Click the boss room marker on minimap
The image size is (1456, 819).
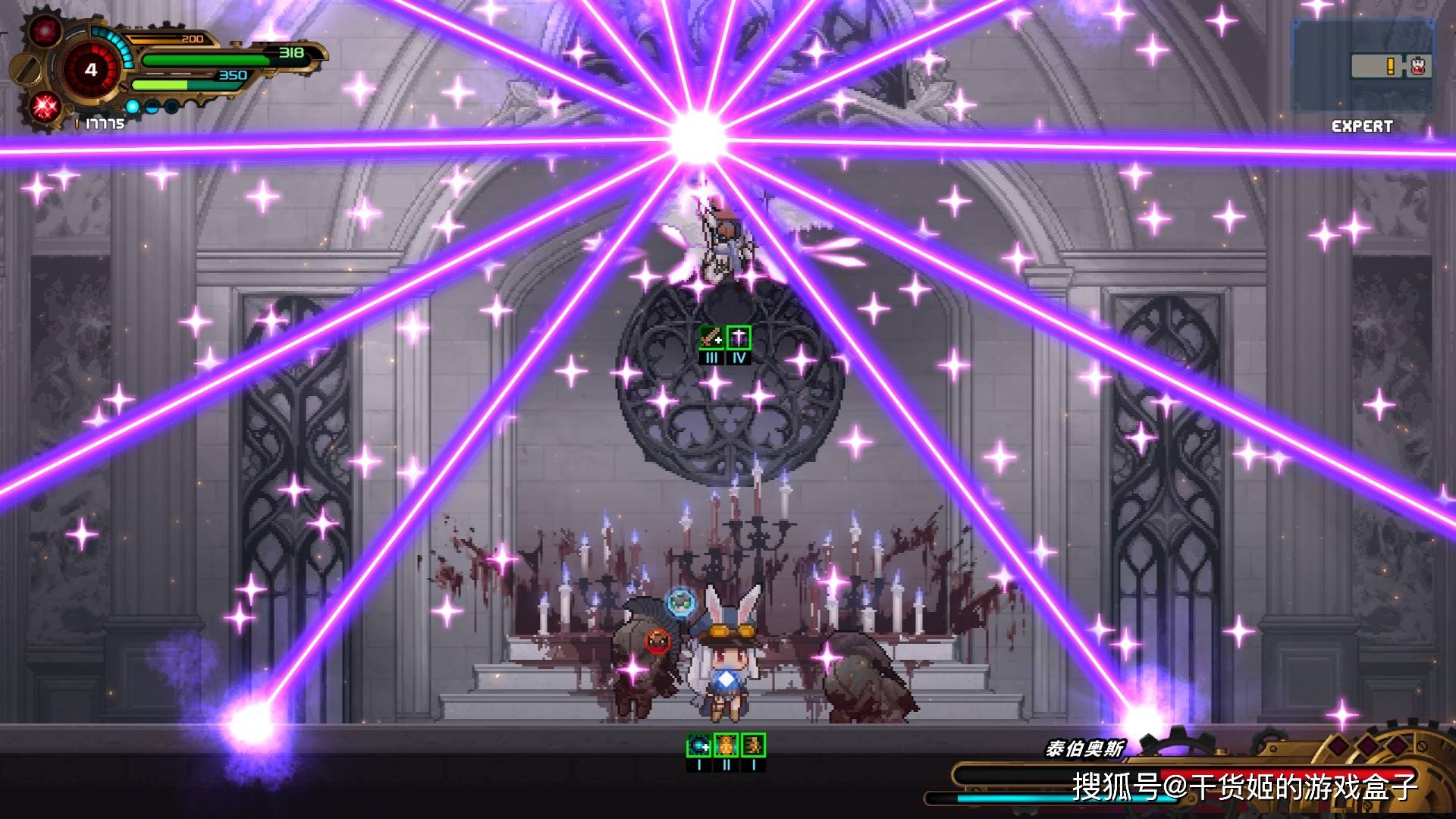(x=1419, y=67)
